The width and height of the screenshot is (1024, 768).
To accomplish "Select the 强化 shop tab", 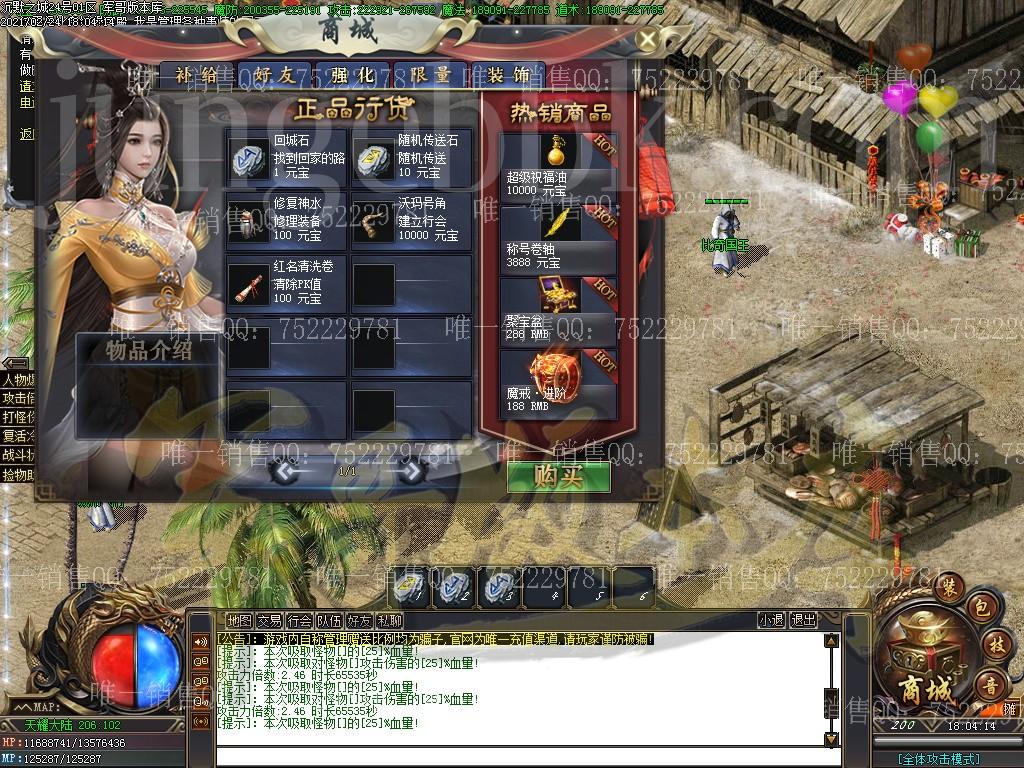I will (351, 75).
